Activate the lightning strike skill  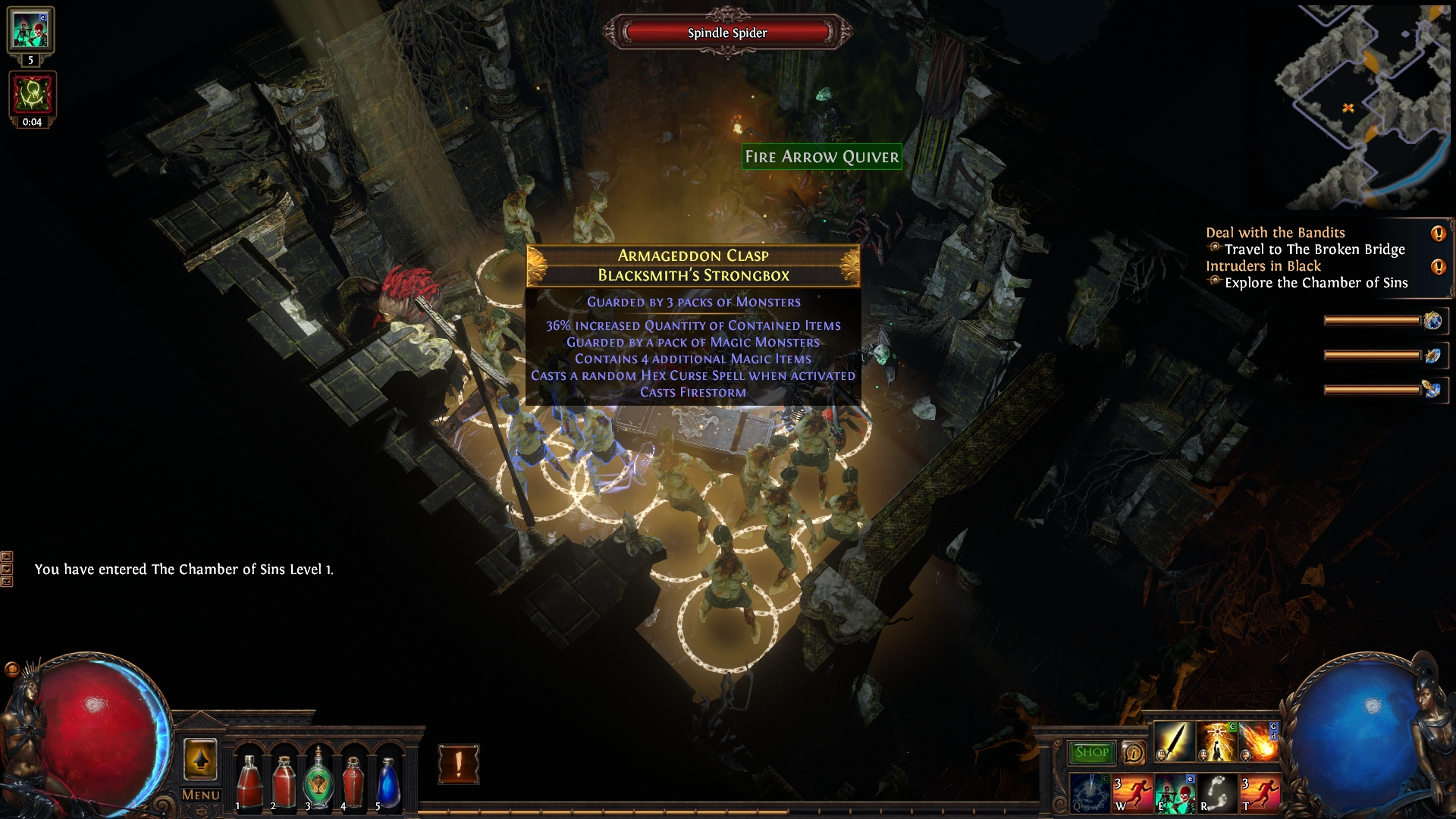point(1216,741)
